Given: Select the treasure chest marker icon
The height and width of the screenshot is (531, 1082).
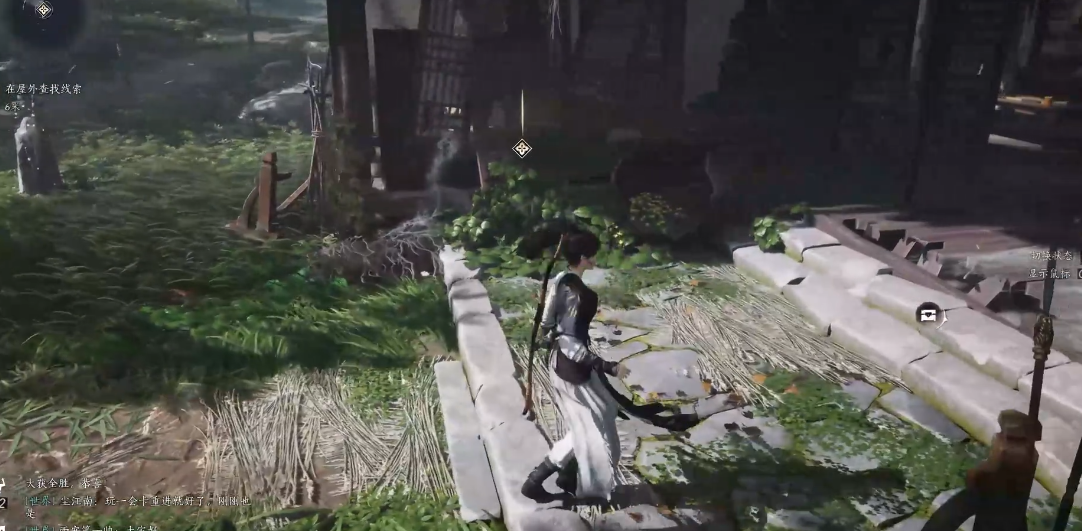Looking at the screenshot, I should (928, 313).
